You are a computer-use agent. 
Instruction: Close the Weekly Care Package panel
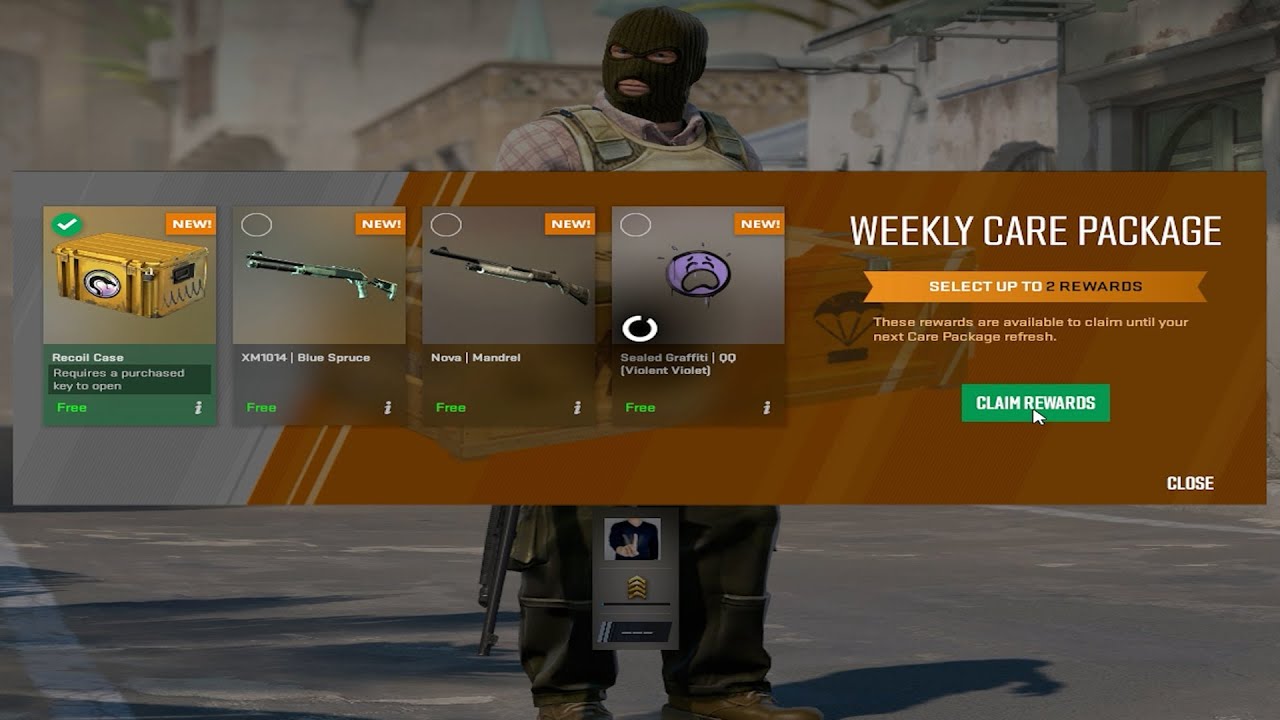(x=1190, y=483)
